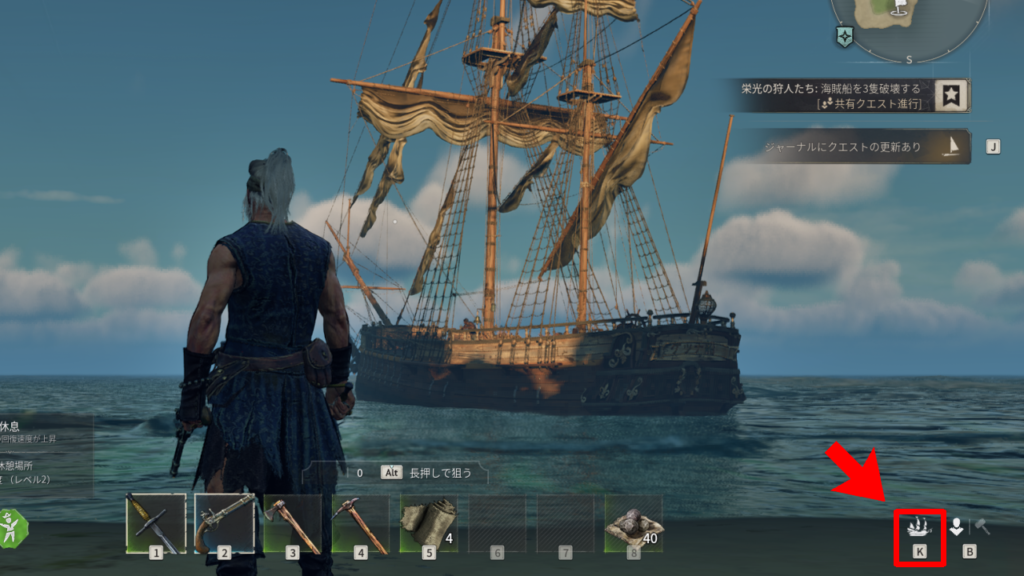
Task: Use the cloth roll item slot
Action: (x=429, y=523)
